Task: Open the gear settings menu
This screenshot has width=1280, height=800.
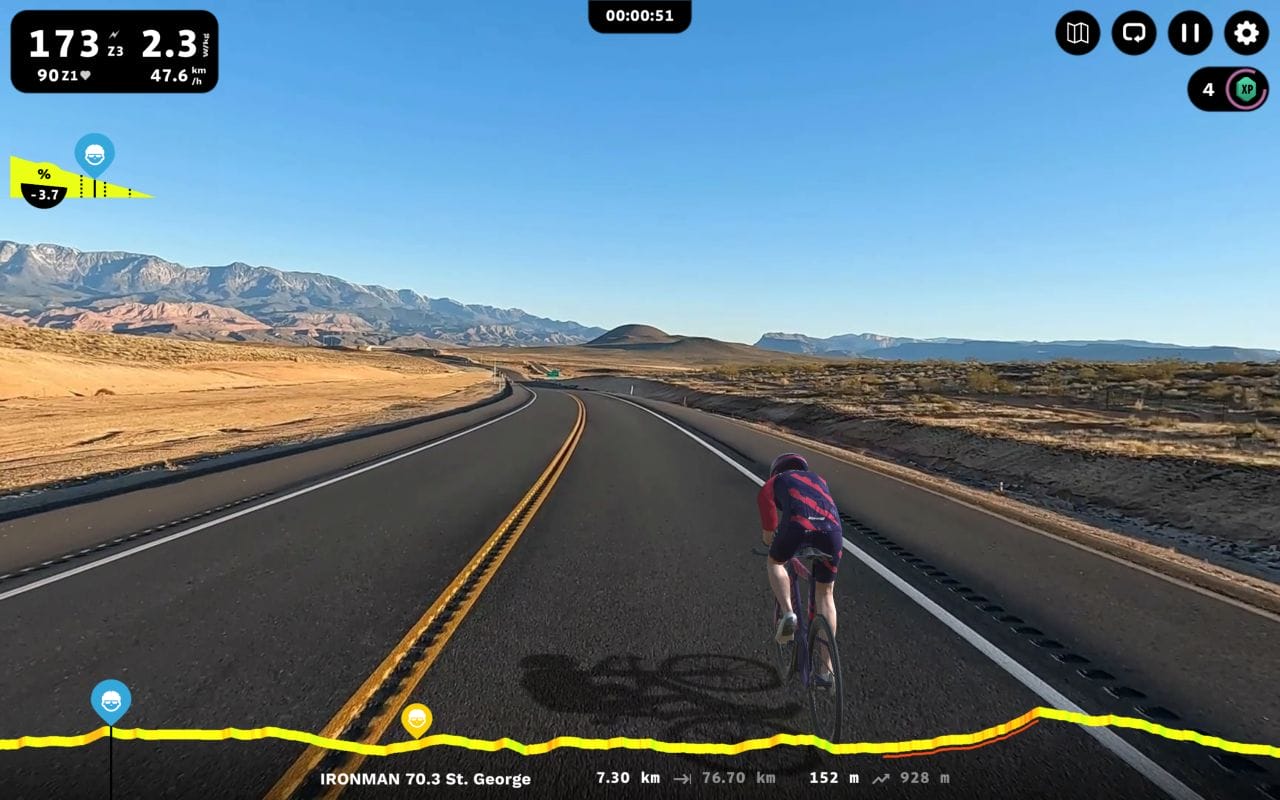Action: [1246, 33]
